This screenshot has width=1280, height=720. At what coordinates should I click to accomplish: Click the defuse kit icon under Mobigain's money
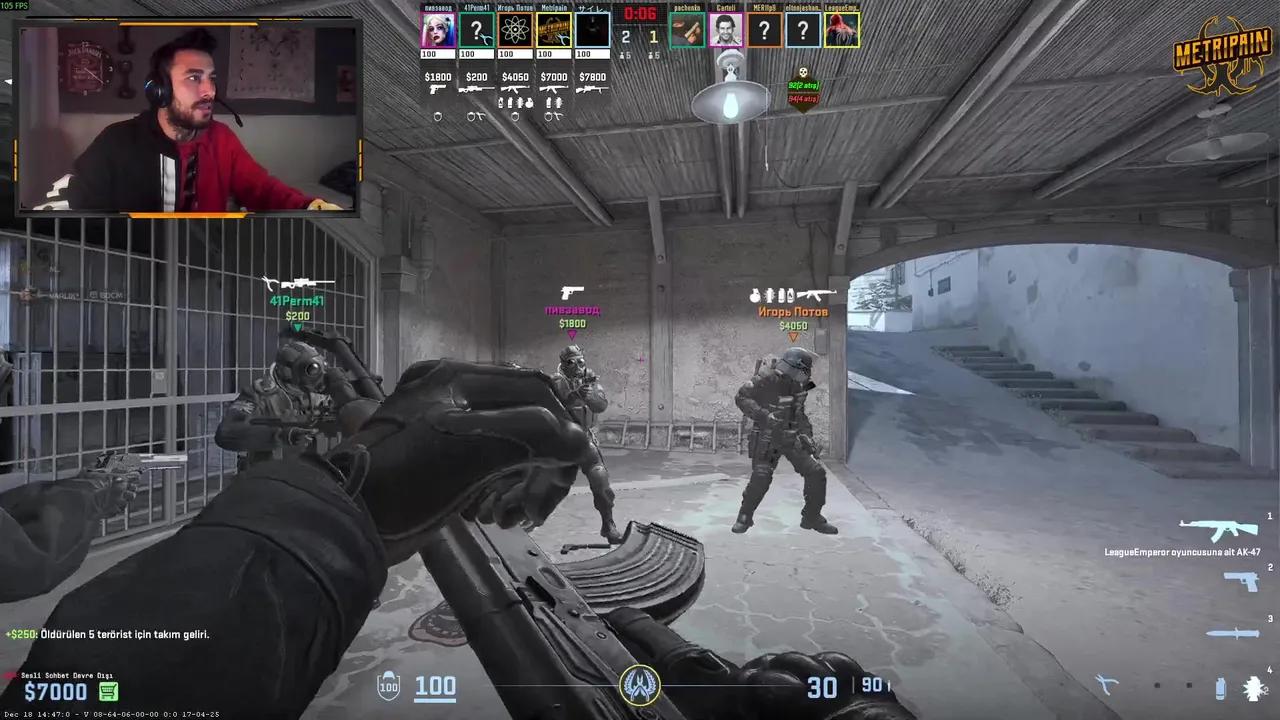pyautogui.click(x=554, y=115)
